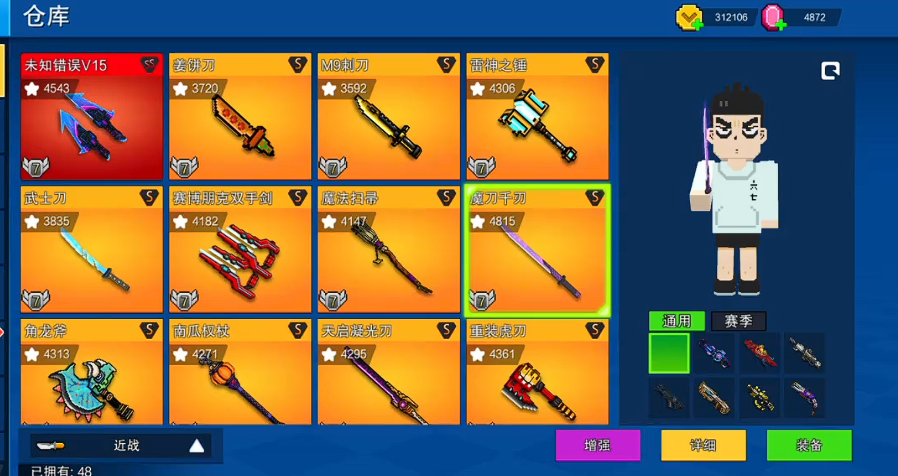
Task: Click the purple 增强 enhance button
Action: pos(598,445)
